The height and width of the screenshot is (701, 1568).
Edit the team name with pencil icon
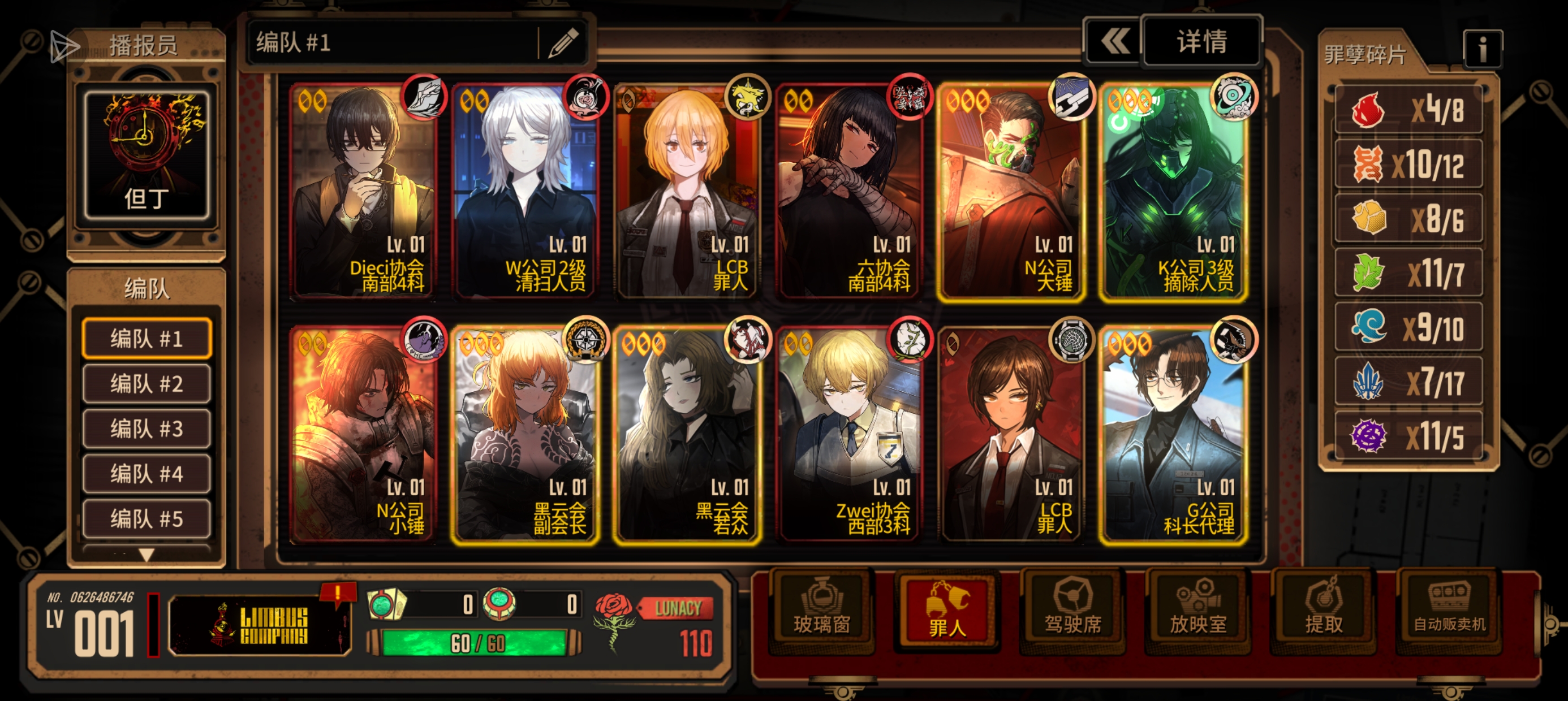pos(563,43)
